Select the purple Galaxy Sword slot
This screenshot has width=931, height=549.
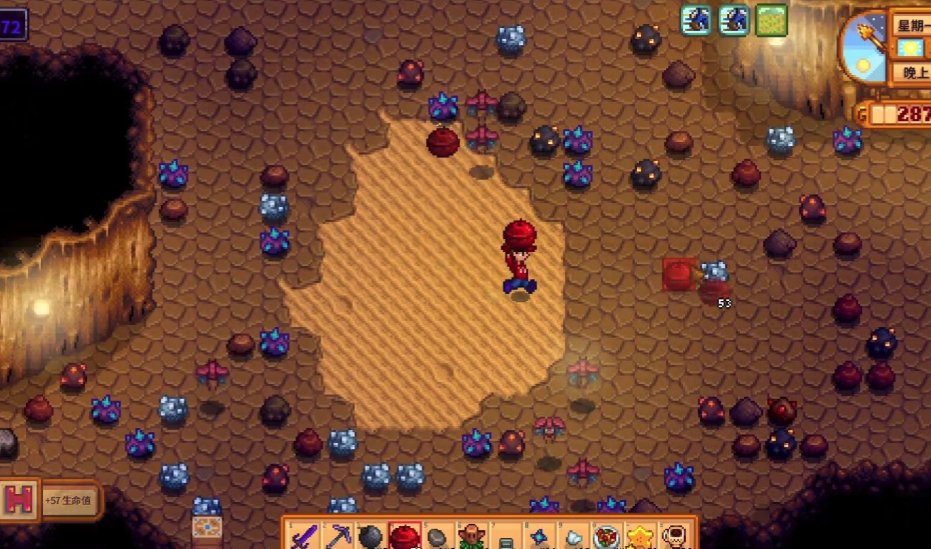(x=303, y=537)
